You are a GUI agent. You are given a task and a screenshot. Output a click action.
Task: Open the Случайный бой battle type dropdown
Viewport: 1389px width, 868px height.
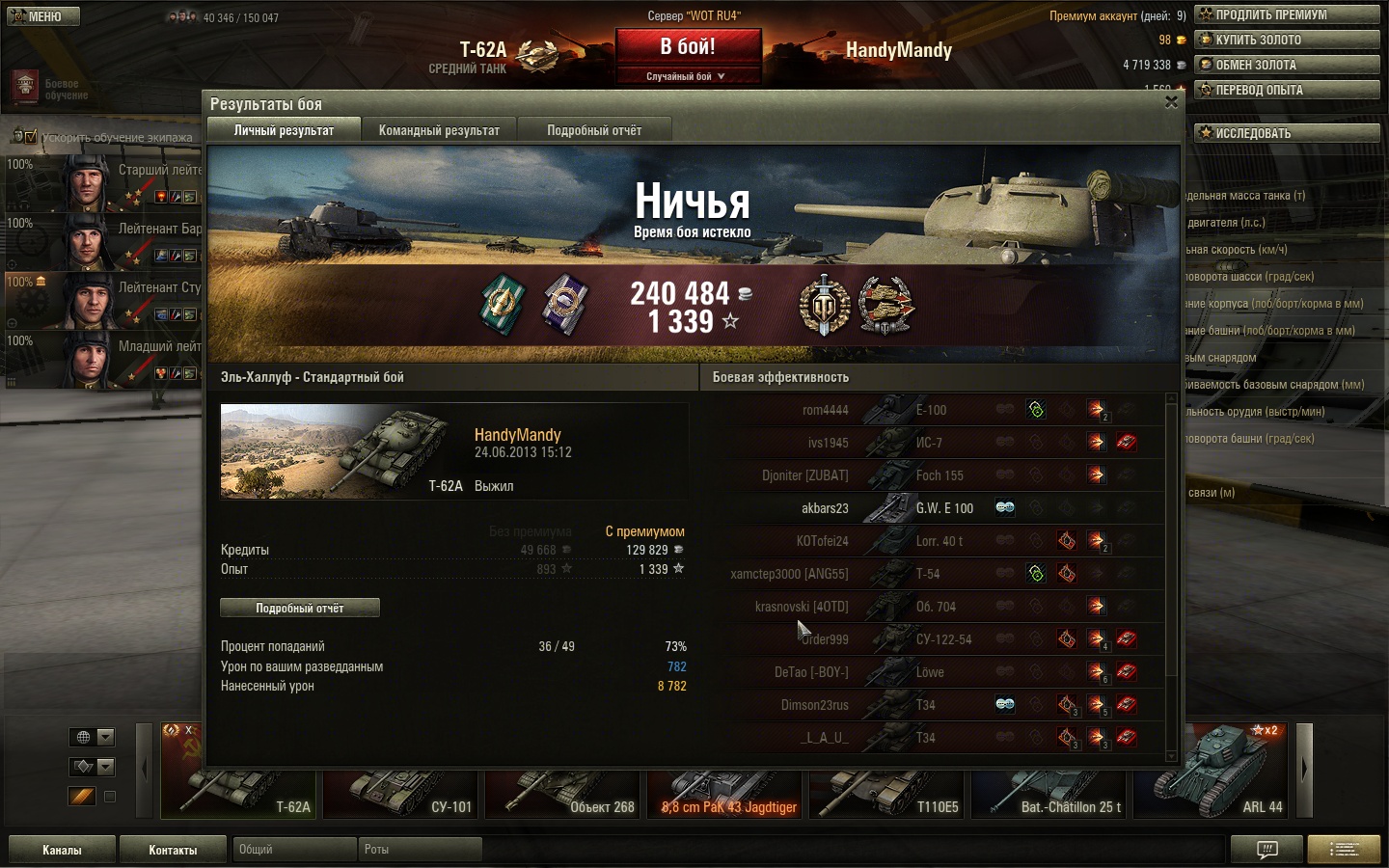point(687,76)
